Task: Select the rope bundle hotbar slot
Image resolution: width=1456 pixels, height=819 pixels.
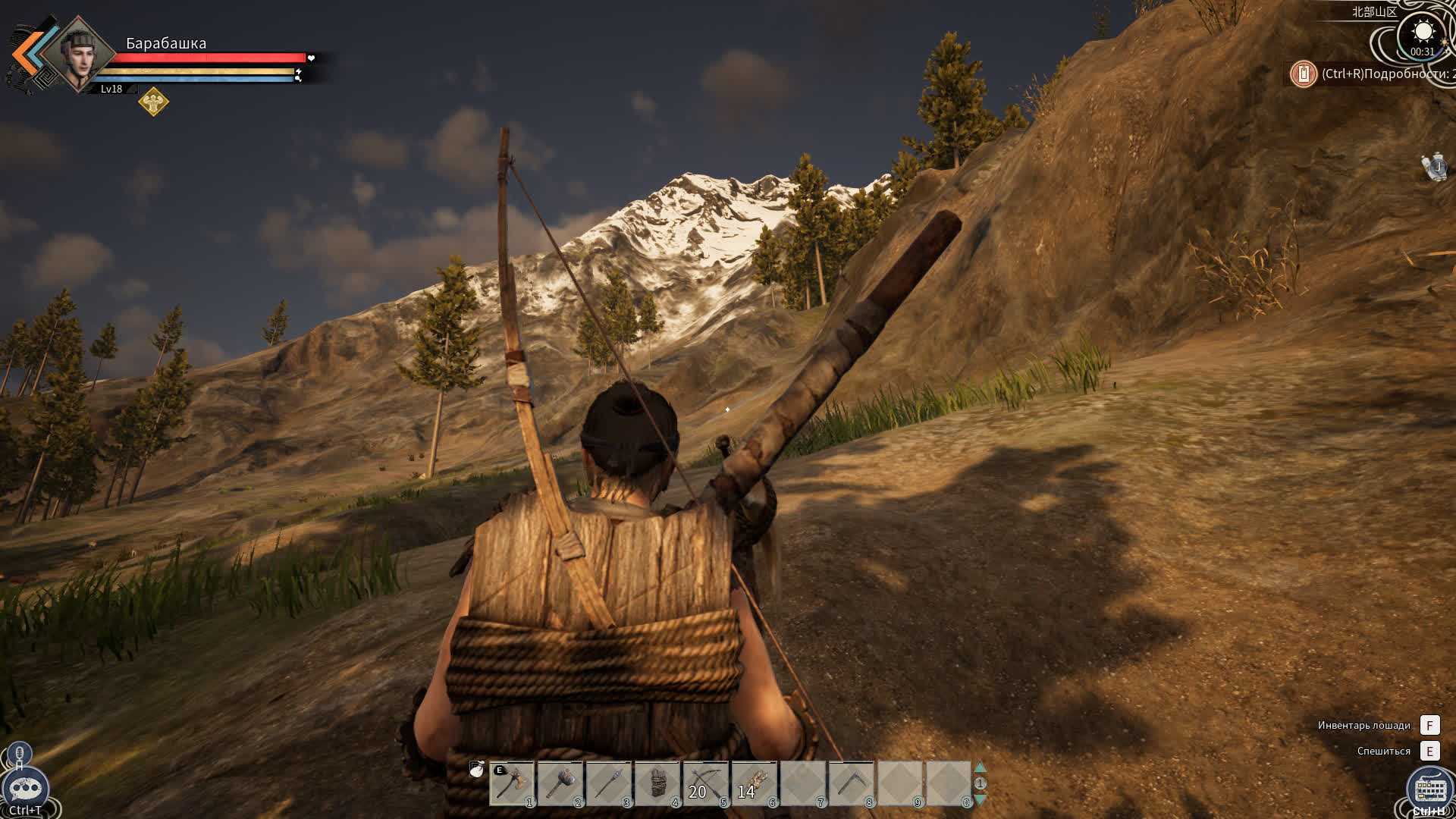Action: tap(657, 784)
